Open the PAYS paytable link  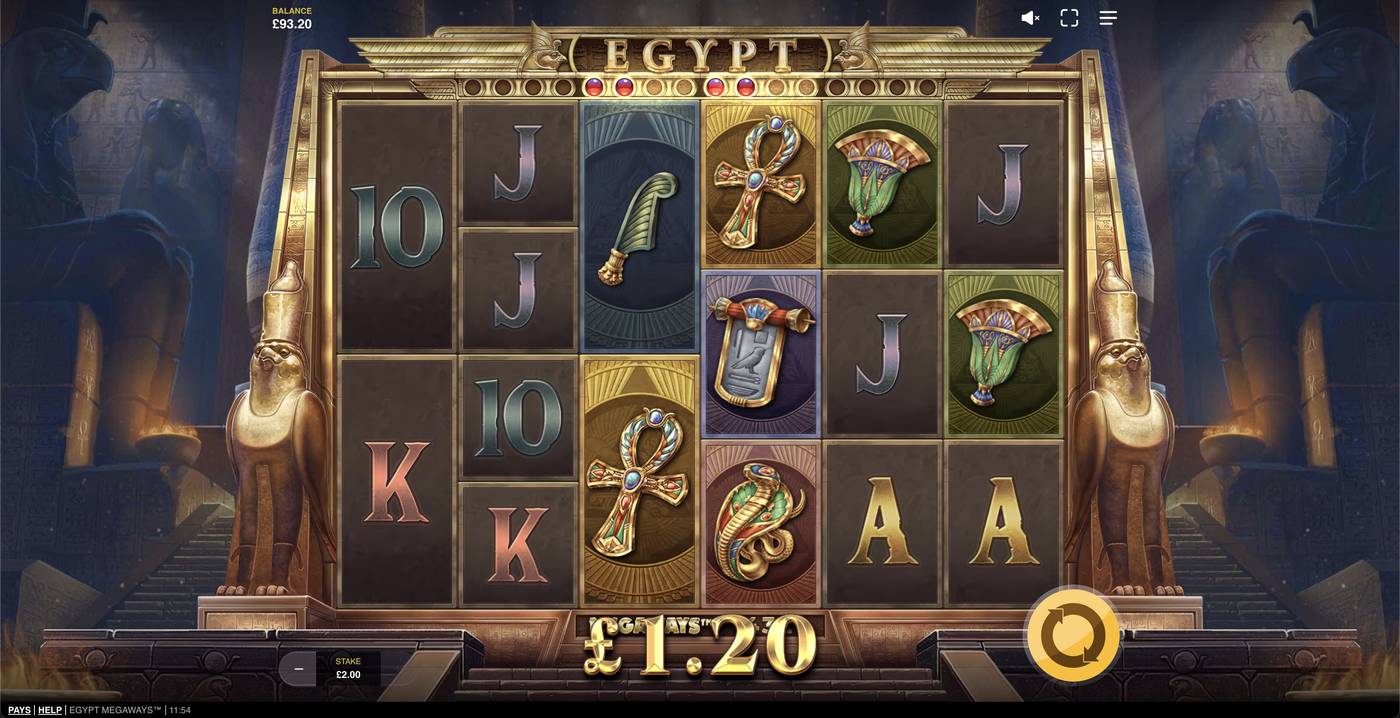[x=19, y=710]
